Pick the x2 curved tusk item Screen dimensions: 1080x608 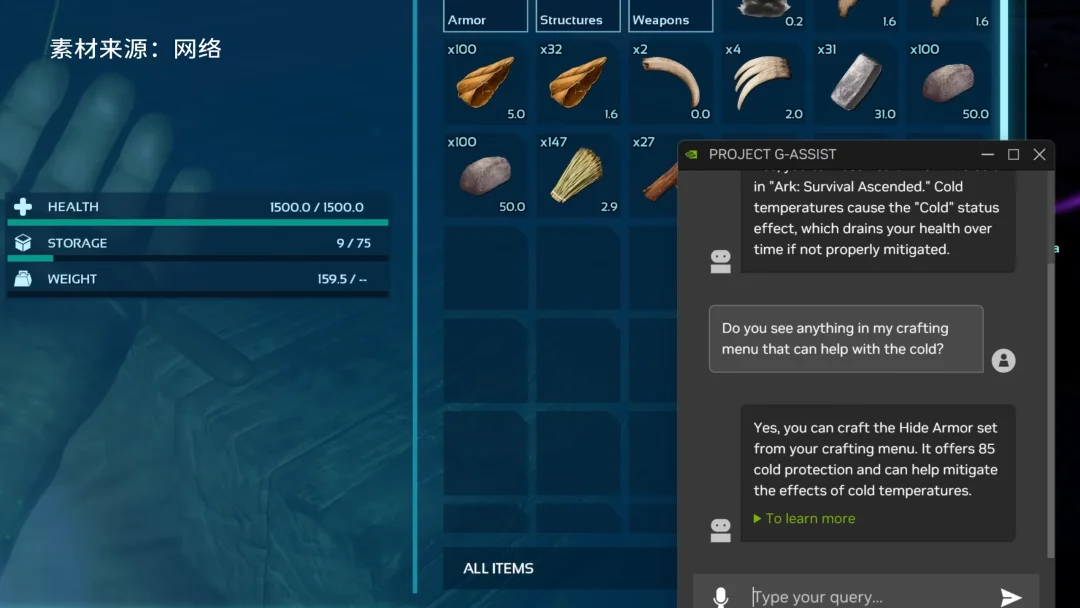[x=670, y=82]
